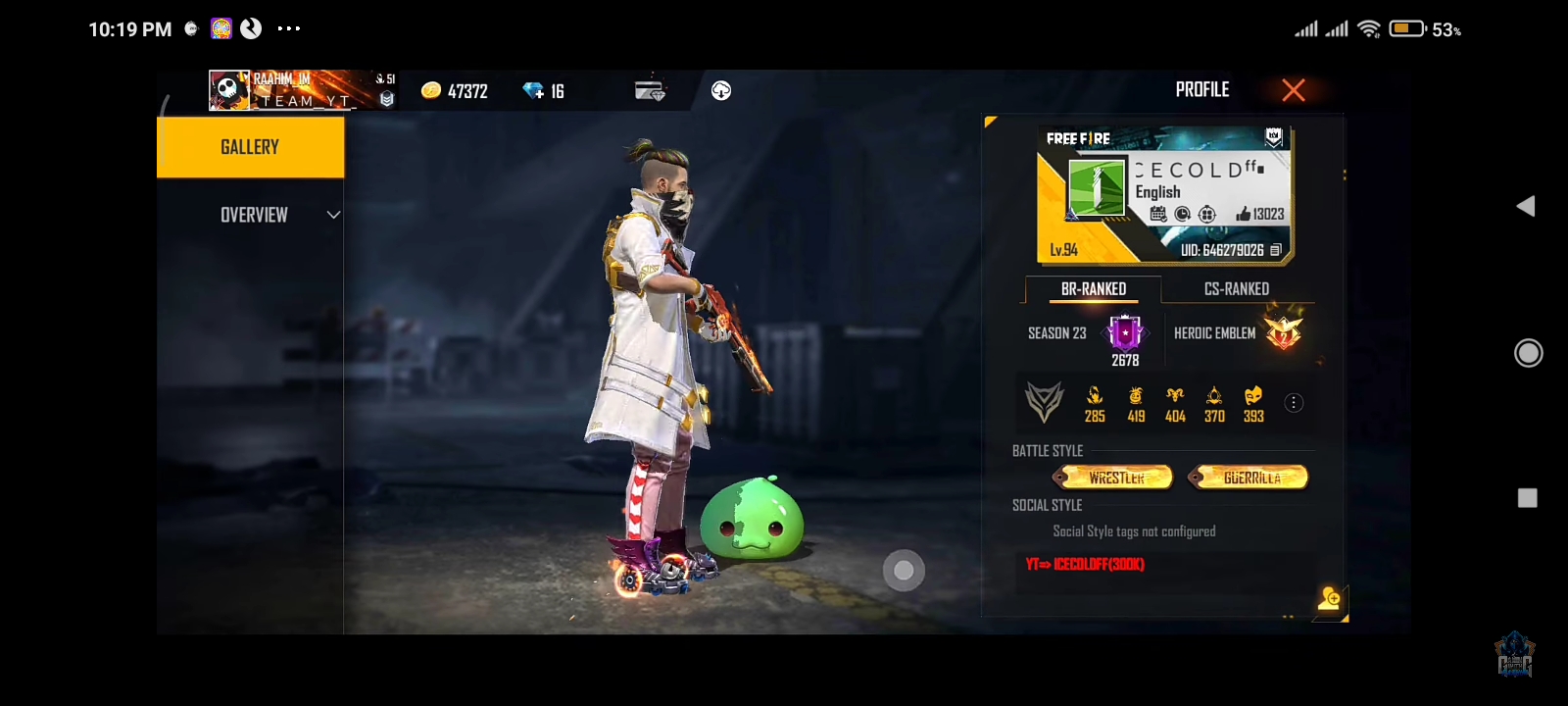Open the Season 23 rank badge
Viewport: 1568px width, 706px height.
click(x=1125, y=333)
